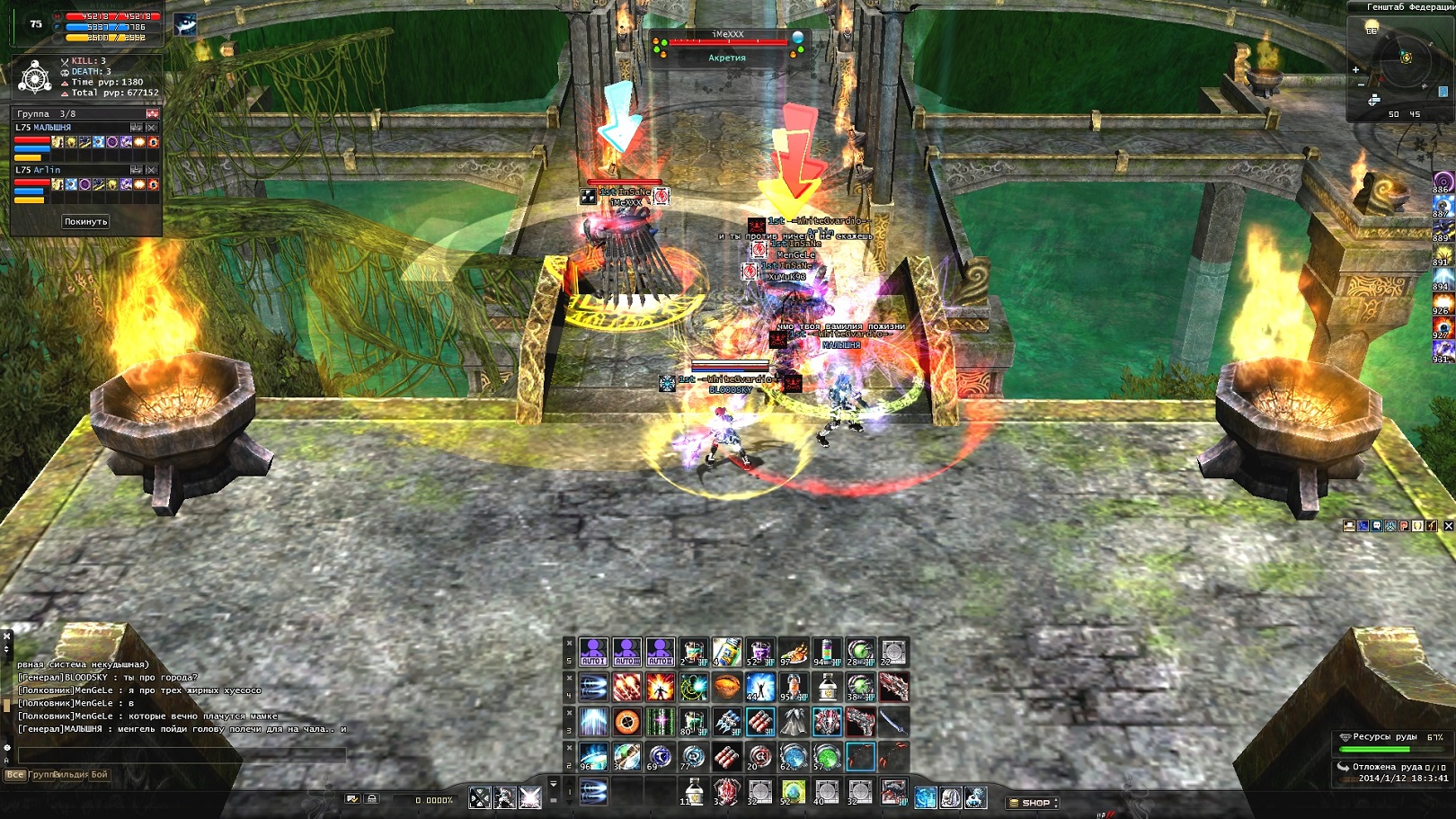Cast the orange explosion silhouette skill

(x=660, y=688)
